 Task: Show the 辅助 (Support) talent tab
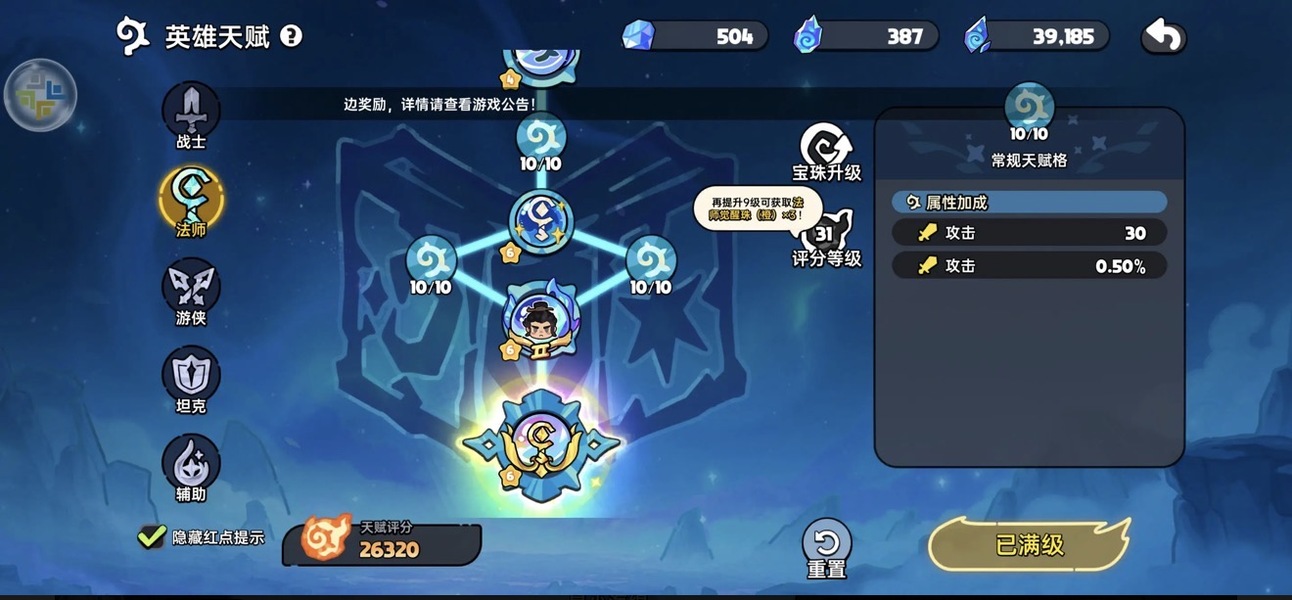pyautogui.click(x=191, y=463)
